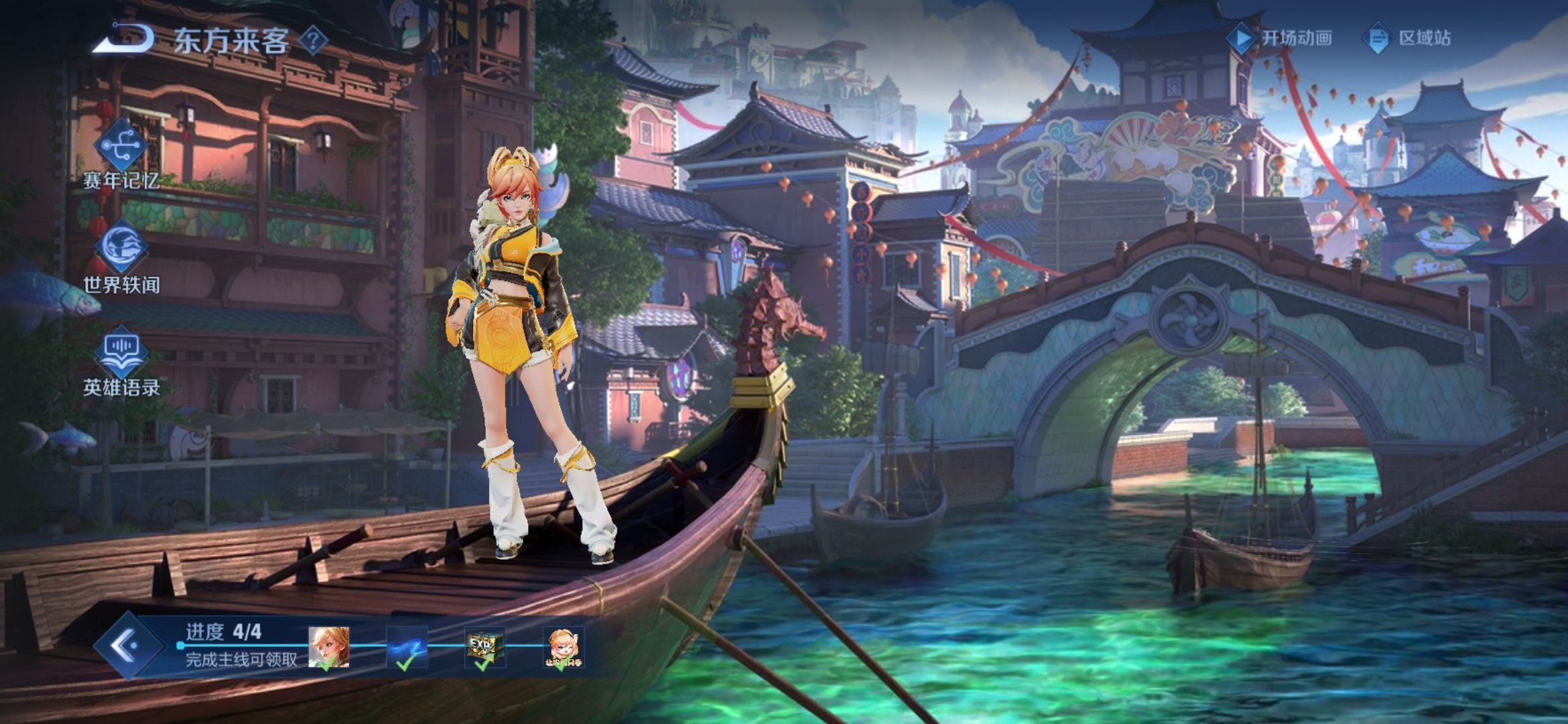Viewport: 1568px width, 724px height.
Task: Select the EXP chest reward
Action: click(484, 647)
